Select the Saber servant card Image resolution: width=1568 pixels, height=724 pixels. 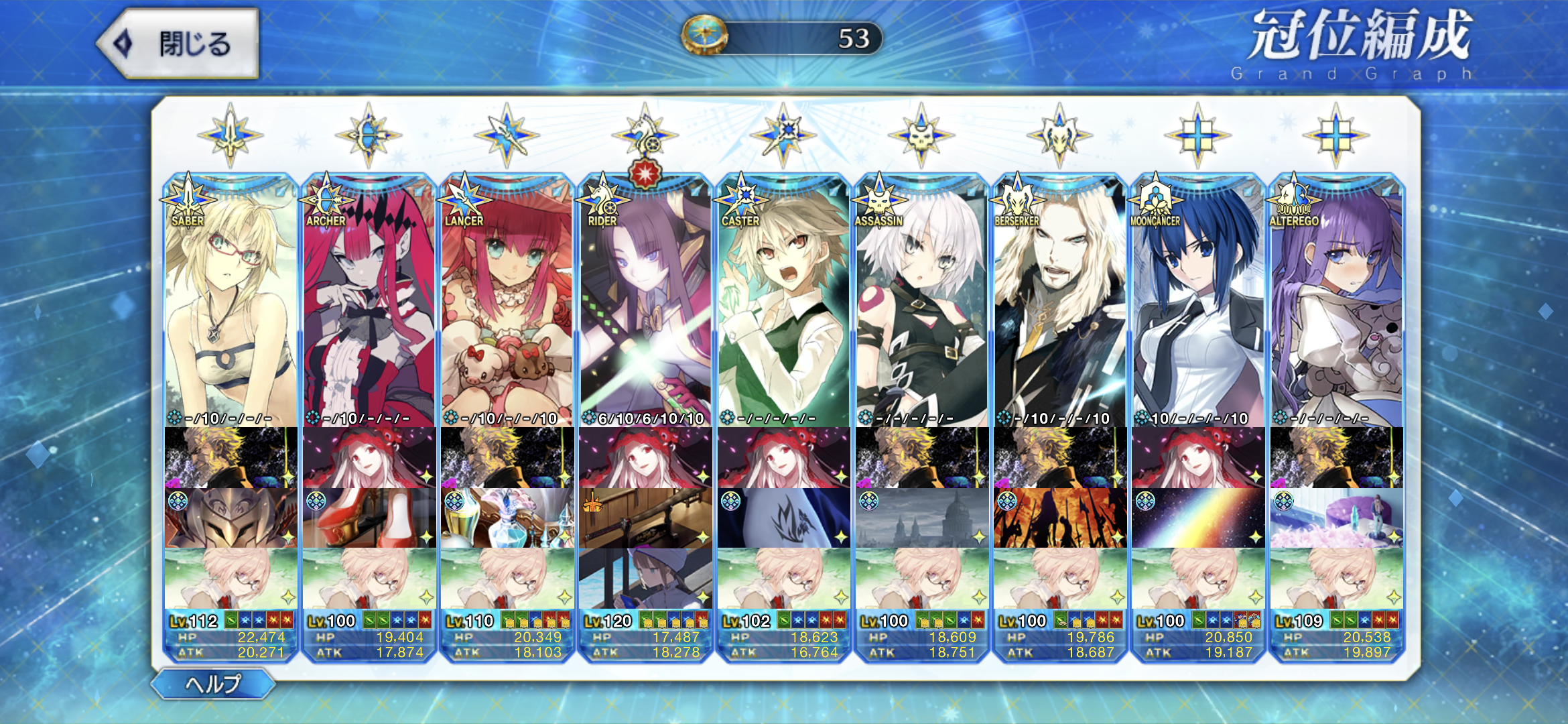[x=231, y=302]
